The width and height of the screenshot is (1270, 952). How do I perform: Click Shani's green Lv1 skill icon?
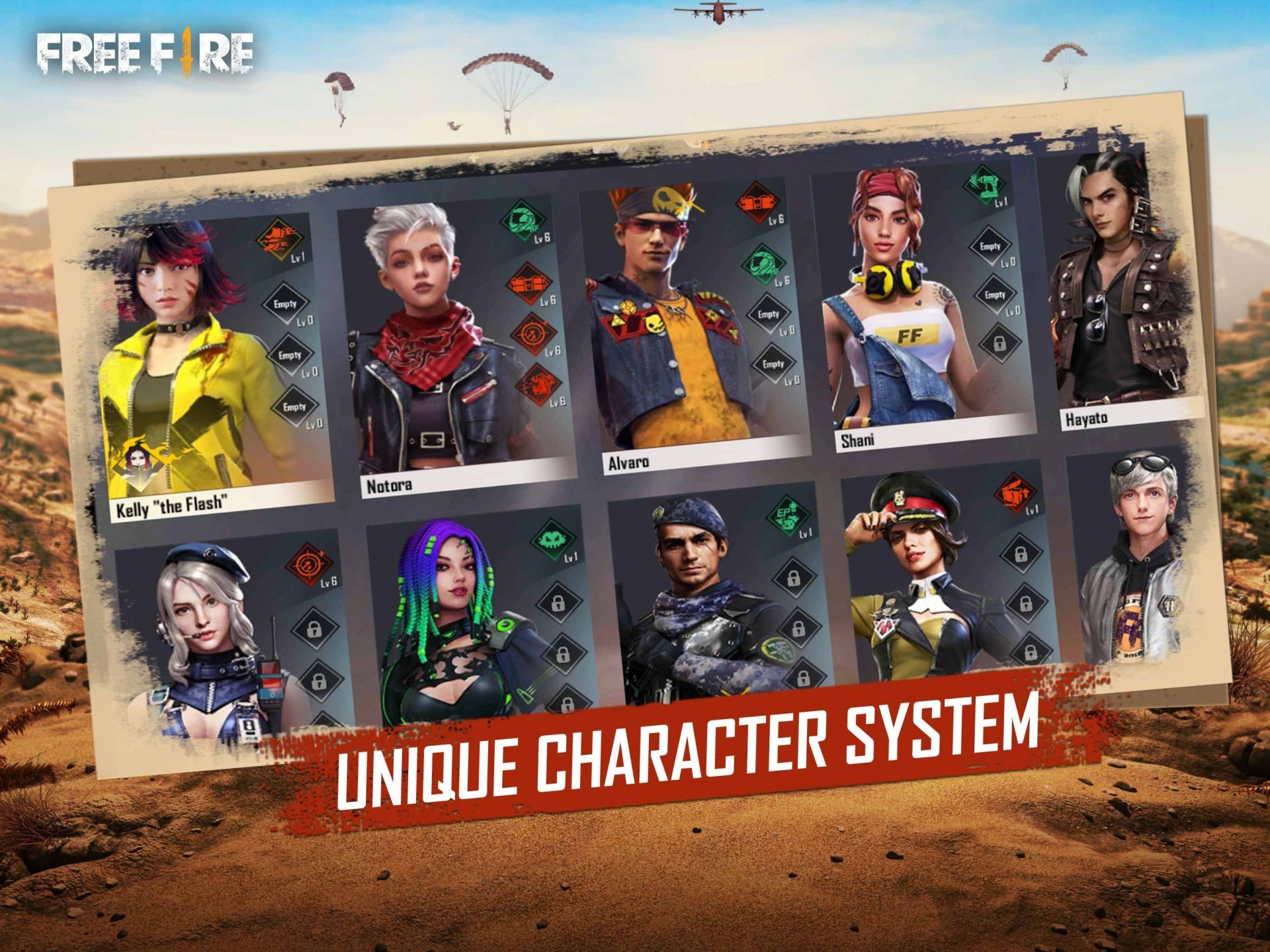[984, 183]
